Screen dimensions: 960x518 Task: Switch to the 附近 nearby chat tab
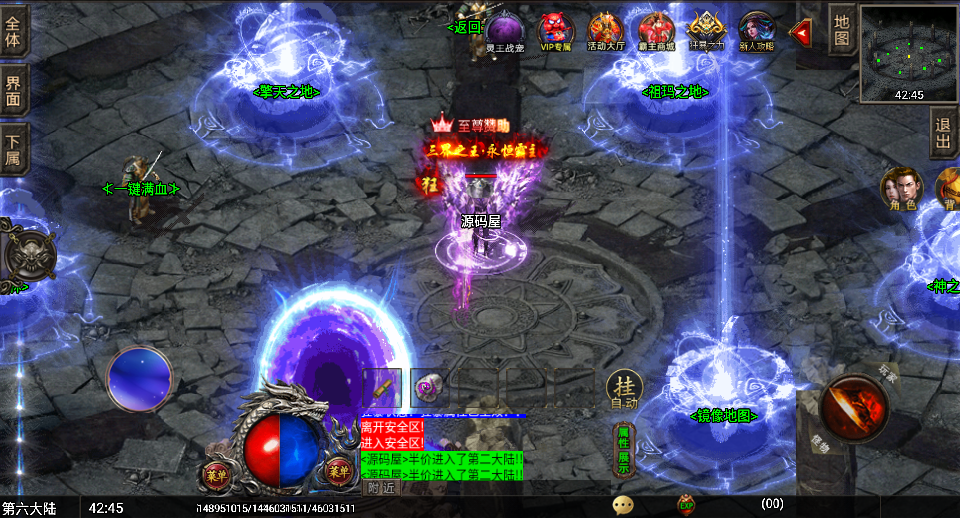(380, 488)
